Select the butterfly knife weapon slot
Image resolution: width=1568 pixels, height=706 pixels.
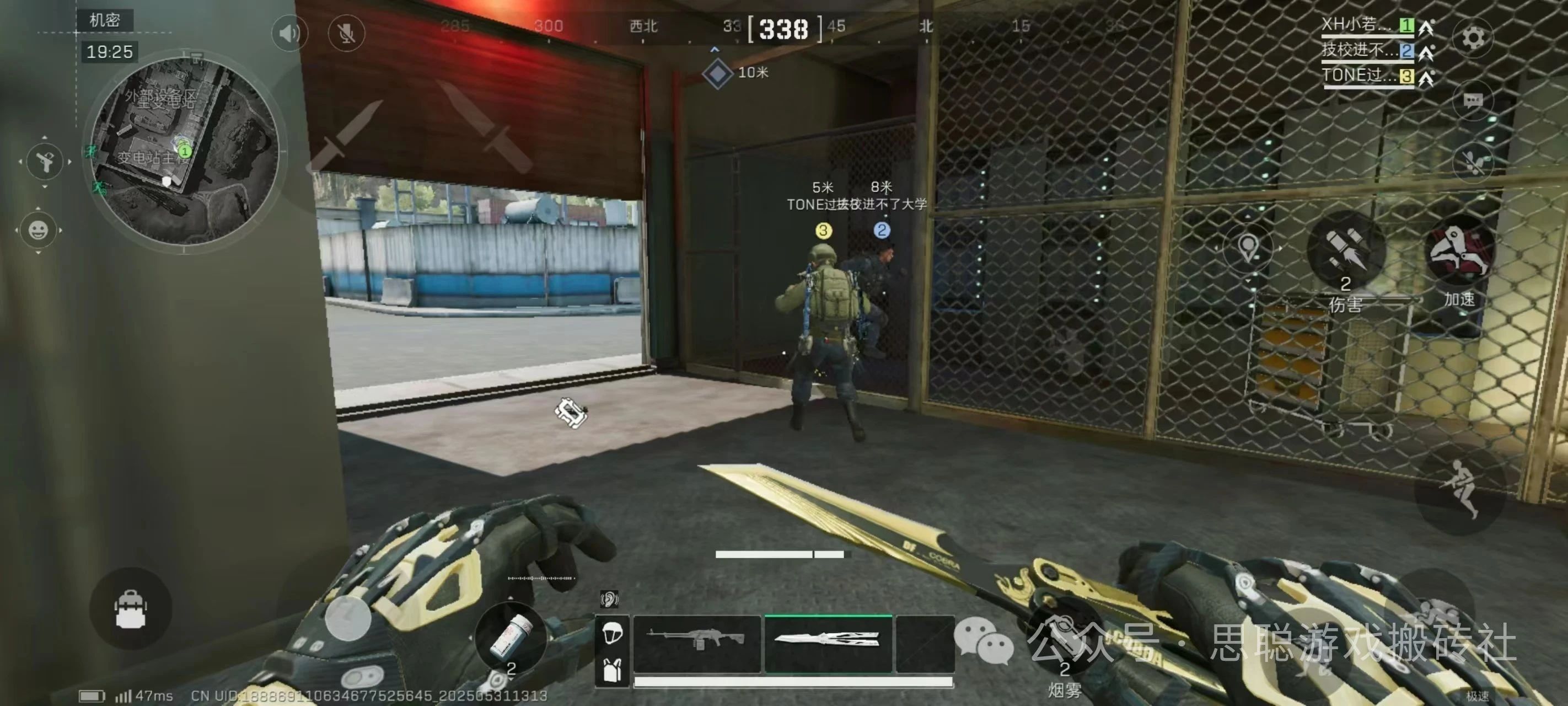[828, 643]
